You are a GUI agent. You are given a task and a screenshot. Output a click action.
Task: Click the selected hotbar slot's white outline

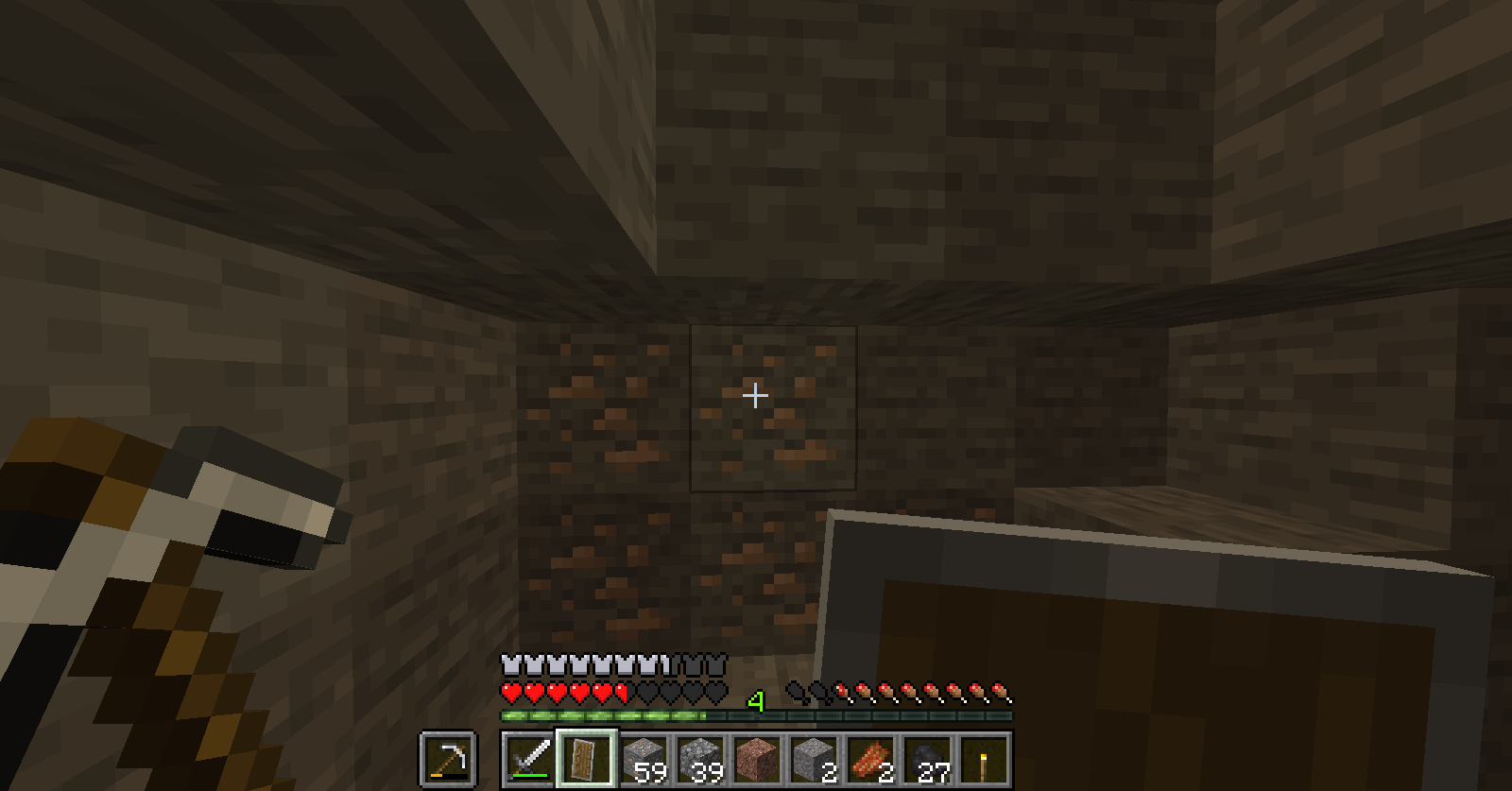click(588, 731)
